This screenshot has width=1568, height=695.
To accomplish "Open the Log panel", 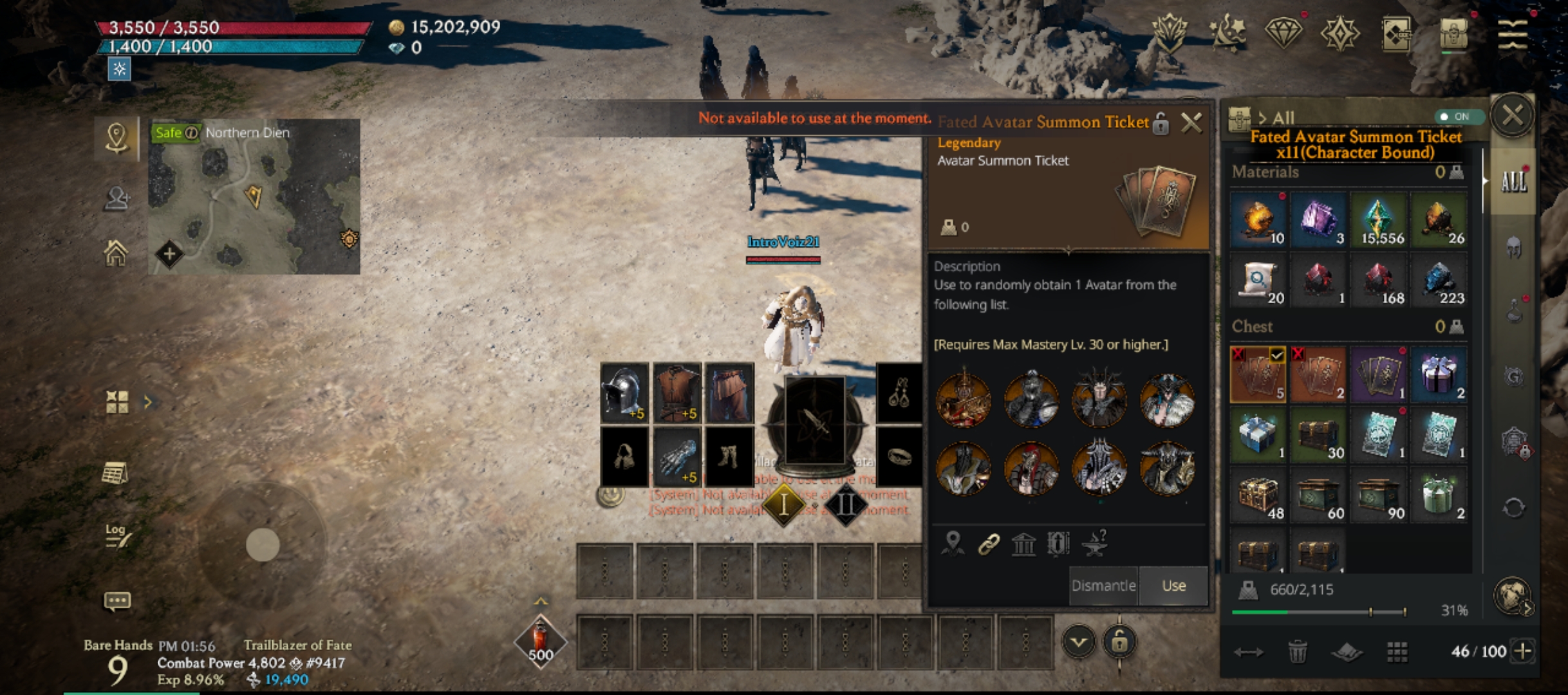I will (117, 535).
